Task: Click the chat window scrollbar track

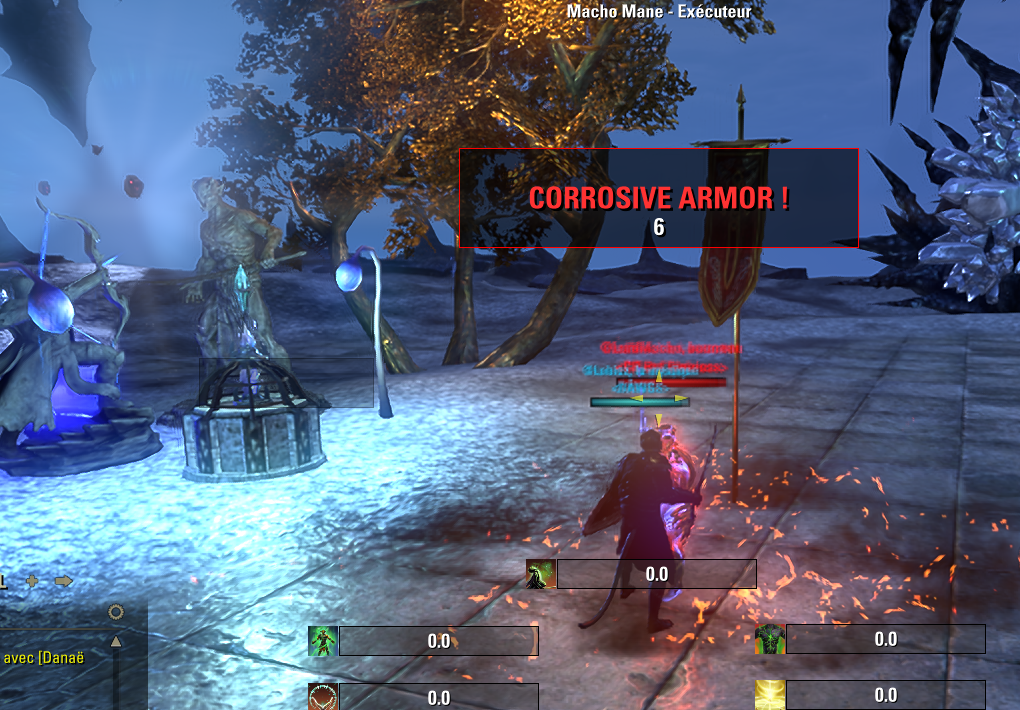Action: tap(116, 680)
